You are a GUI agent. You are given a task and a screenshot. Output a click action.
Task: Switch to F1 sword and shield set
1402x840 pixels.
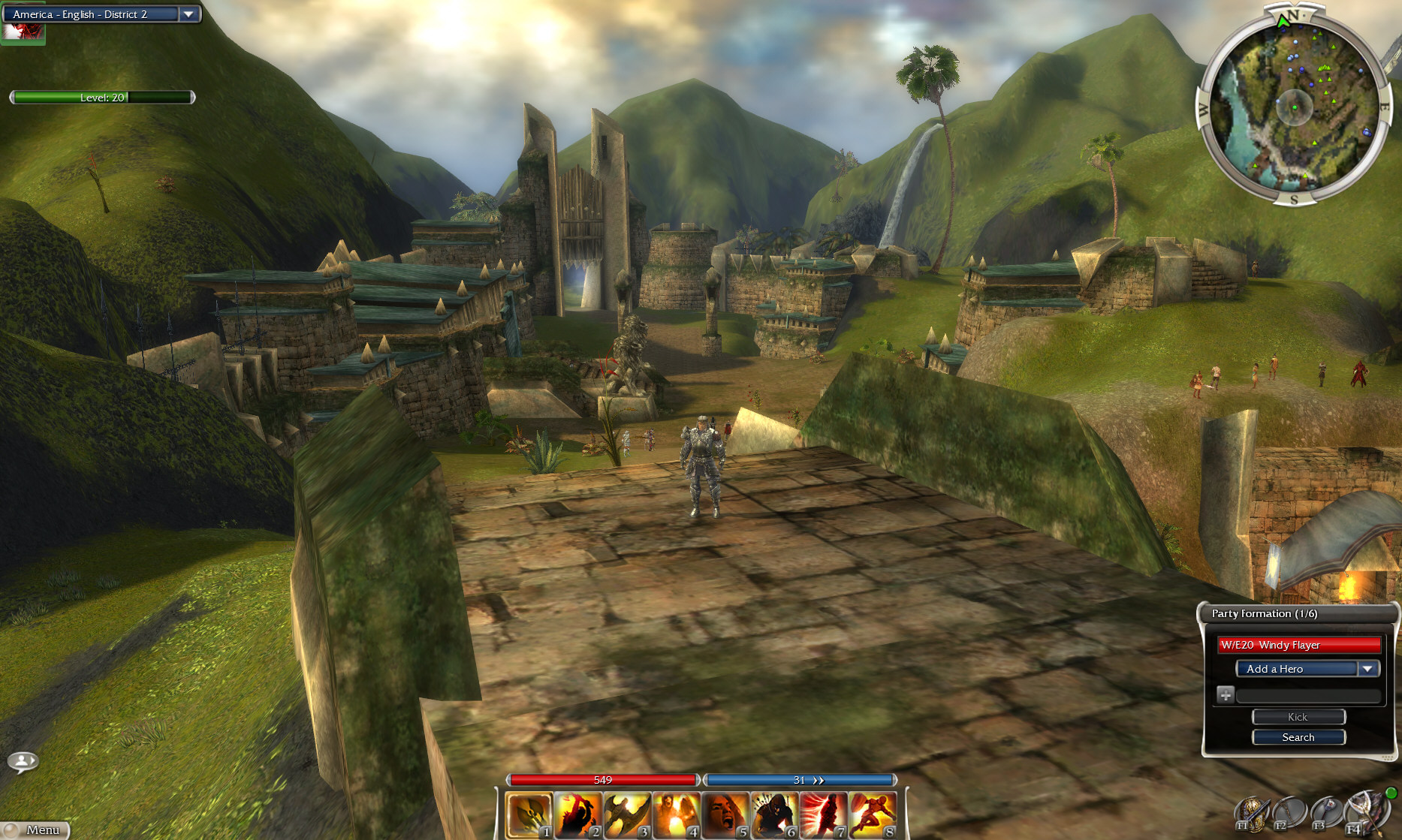tap(1252, 814)
